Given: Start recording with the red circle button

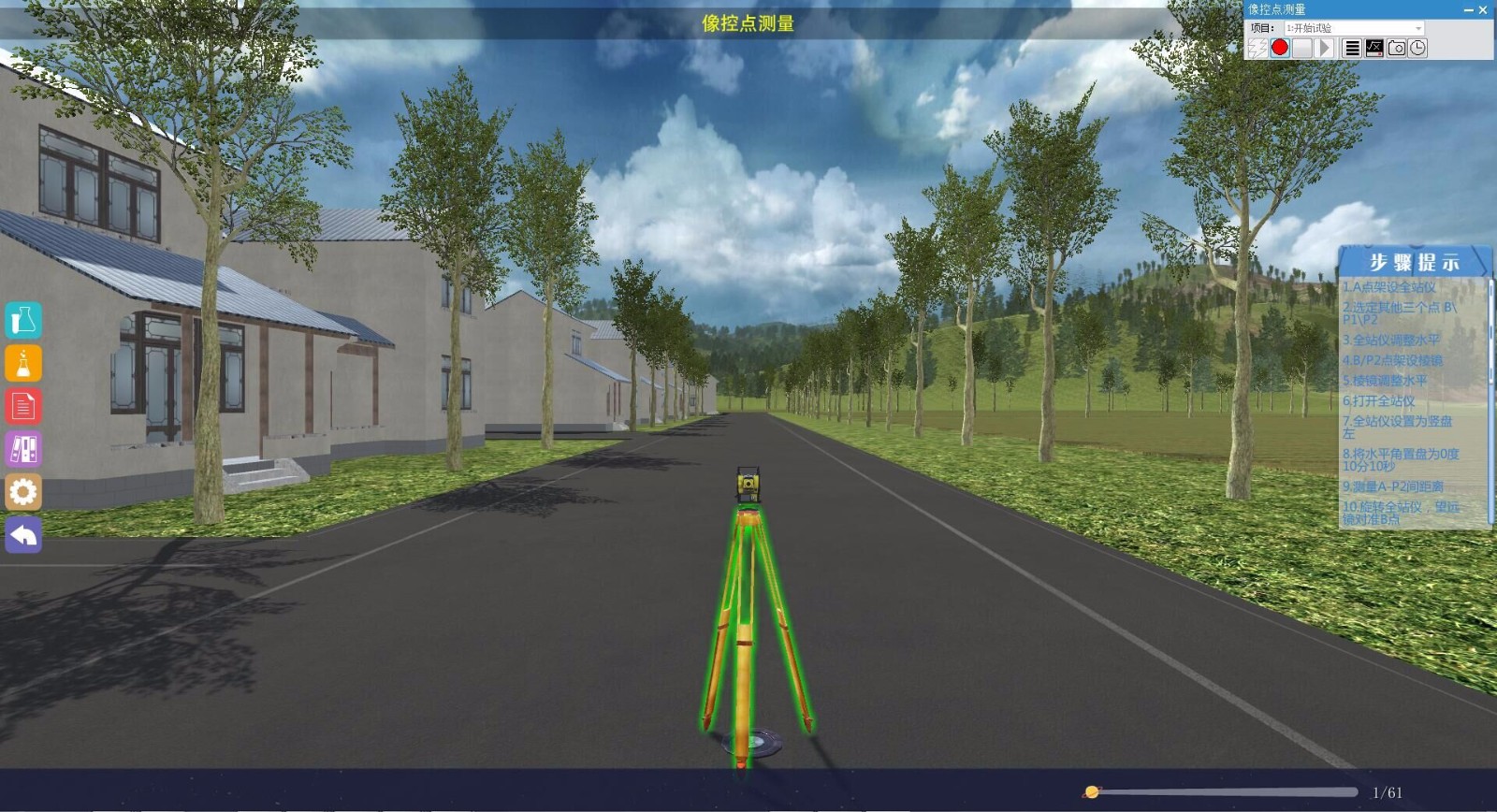Looking at the screenshot, I should (x=1280, y=48).
